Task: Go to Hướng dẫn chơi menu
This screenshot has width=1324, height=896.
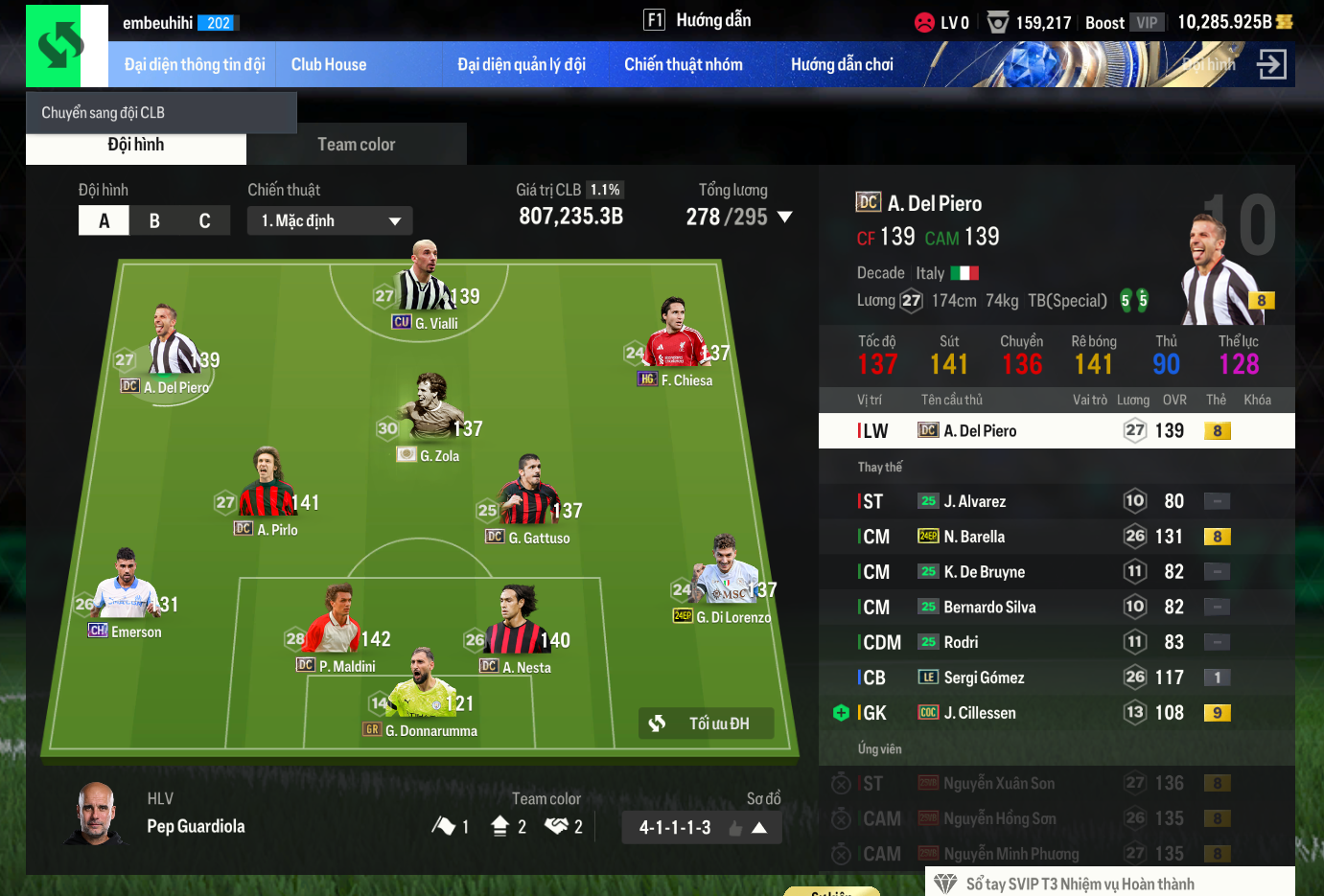Action: pos(841,65)
